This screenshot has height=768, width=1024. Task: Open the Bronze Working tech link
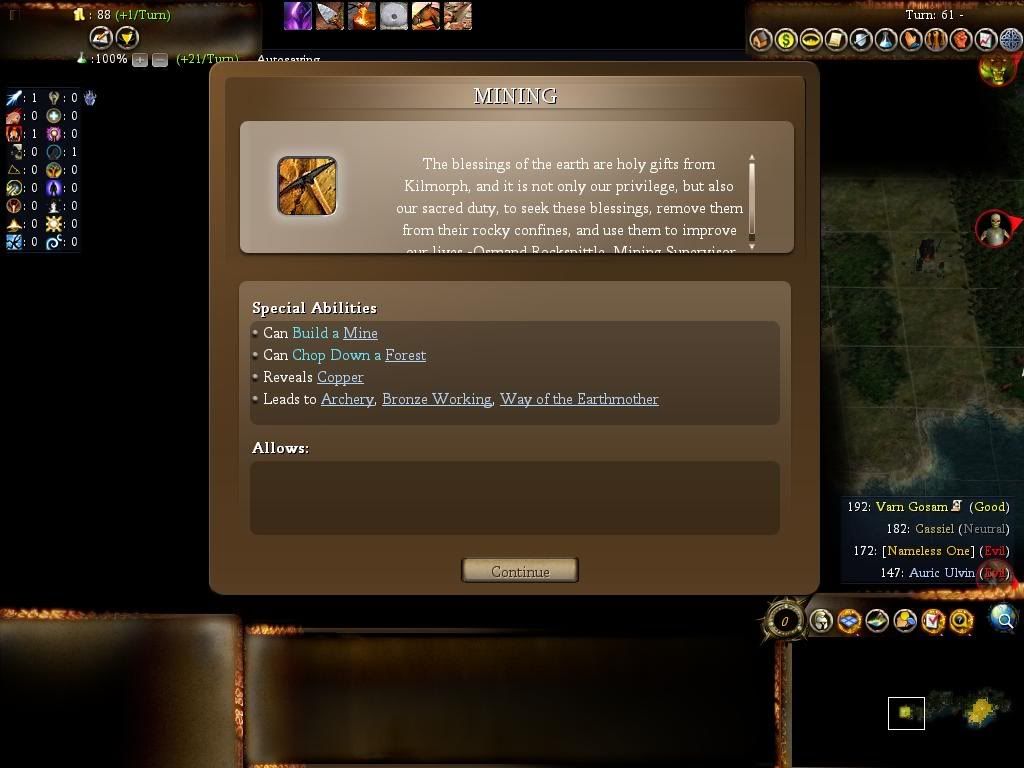[436, 399]
